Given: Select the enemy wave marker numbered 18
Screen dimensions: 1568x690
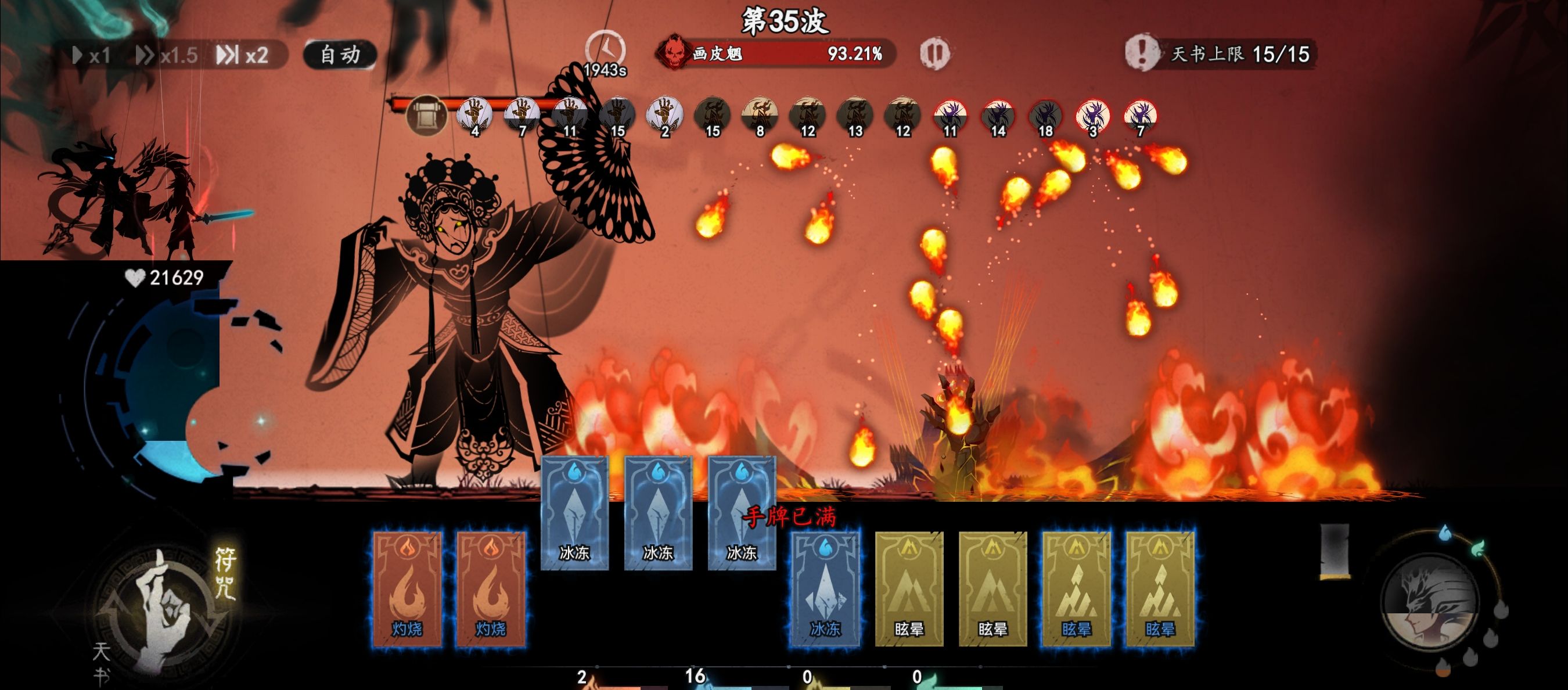Looking at the screenshot, I should point(1045,116).
